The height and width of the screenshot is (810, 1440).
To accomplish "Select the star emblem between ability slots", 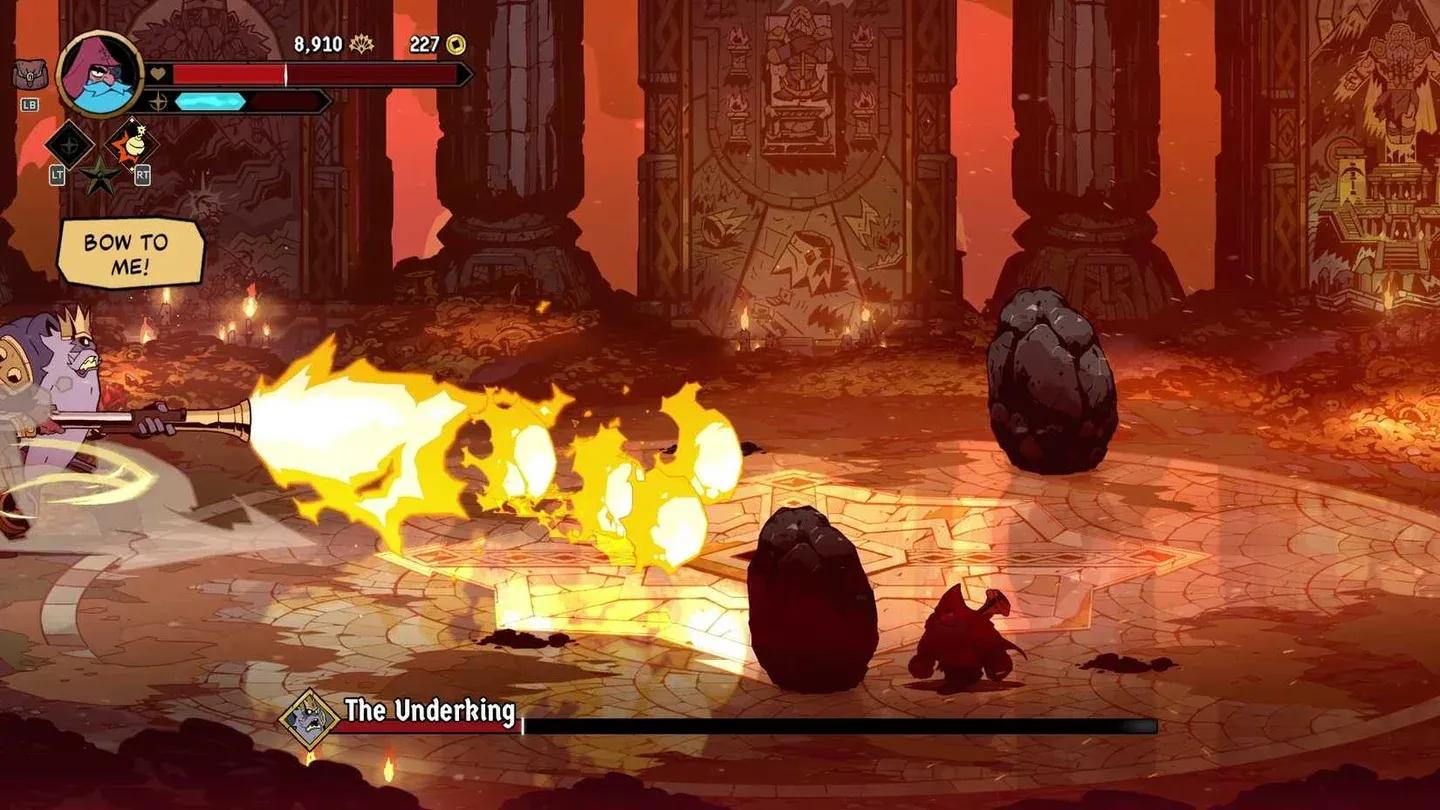I will (x=99, y=176).
